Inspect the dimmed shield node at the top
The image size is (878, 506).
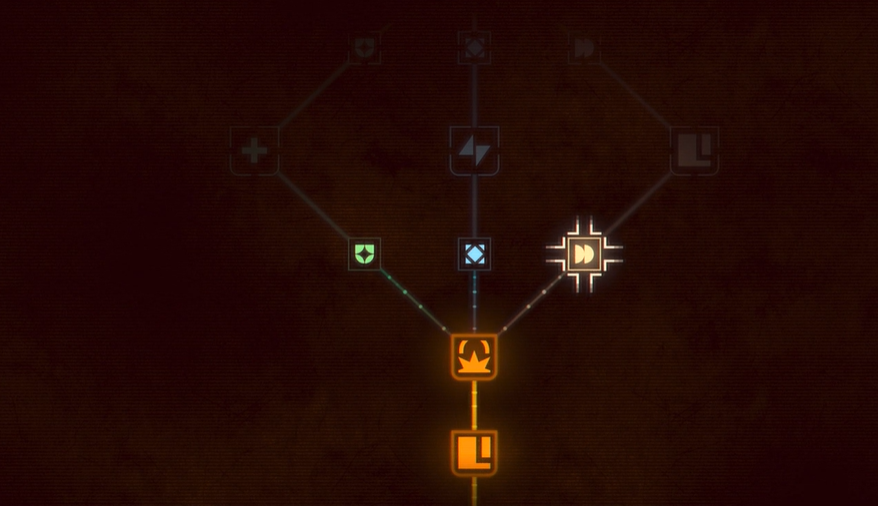point(364,47)
